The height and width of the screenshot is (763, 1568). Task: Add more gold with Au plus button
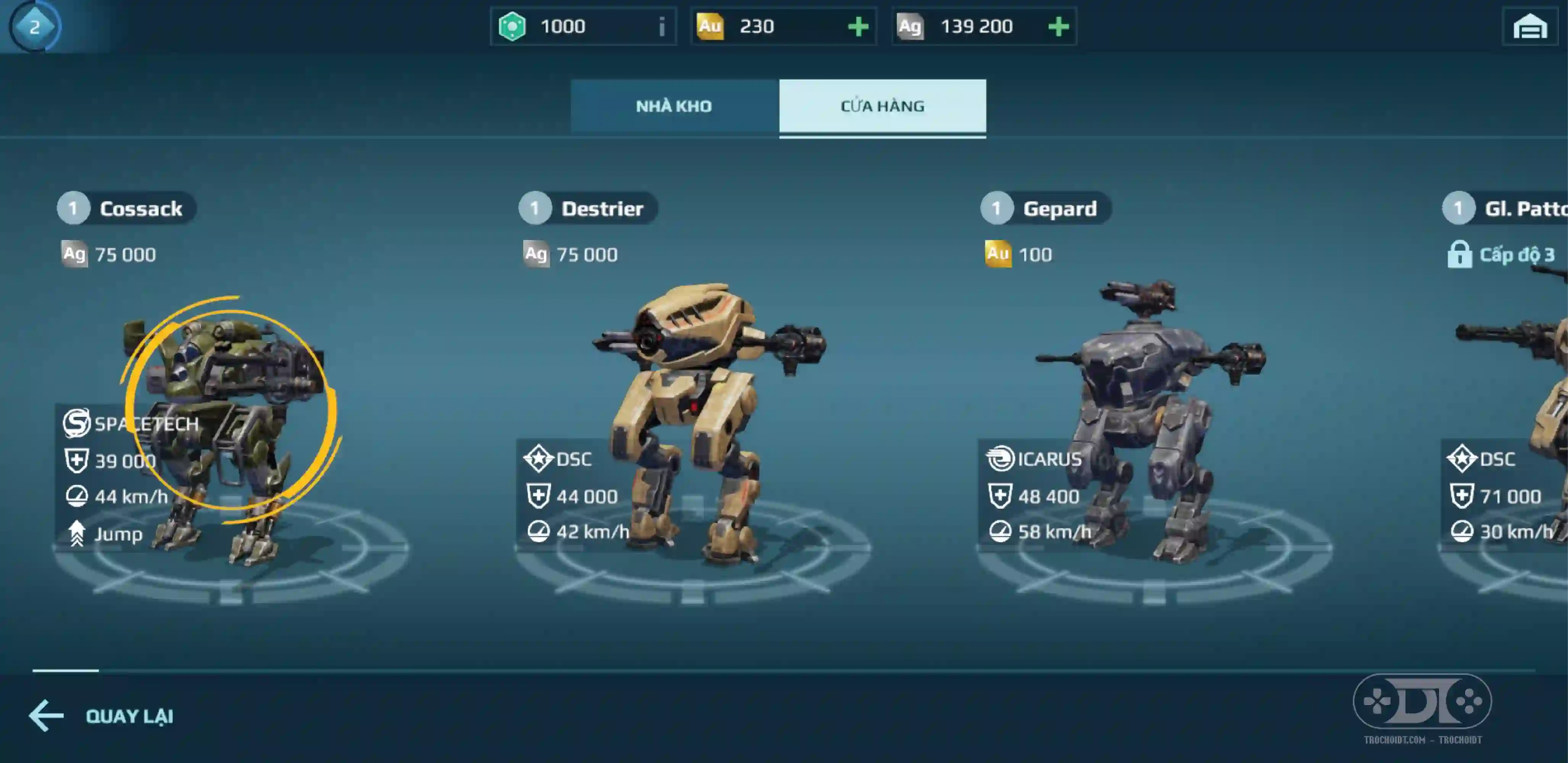(x=858, y=27)
